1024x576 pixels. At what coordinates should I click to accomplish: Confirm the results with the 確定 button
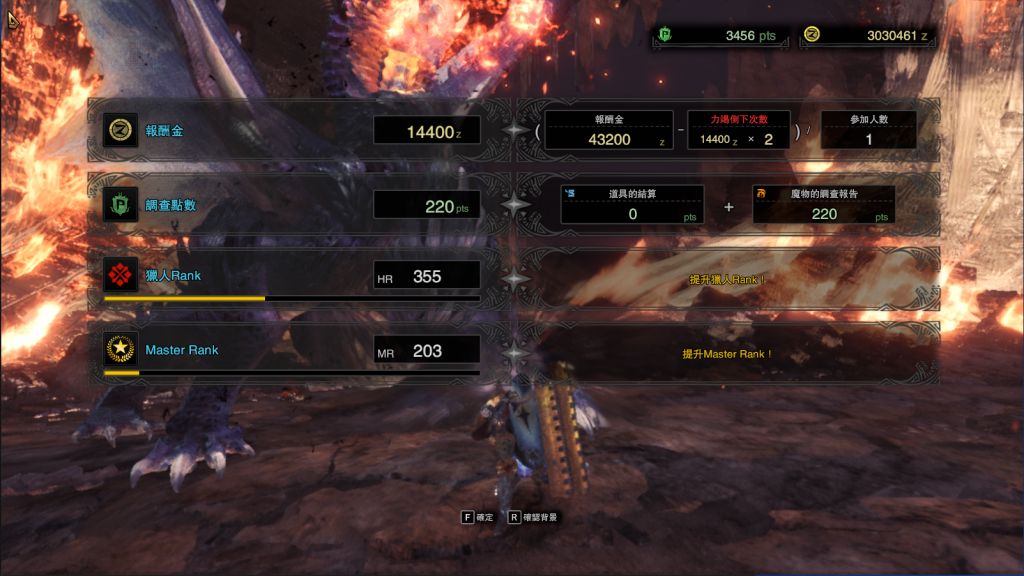point(477,518)
